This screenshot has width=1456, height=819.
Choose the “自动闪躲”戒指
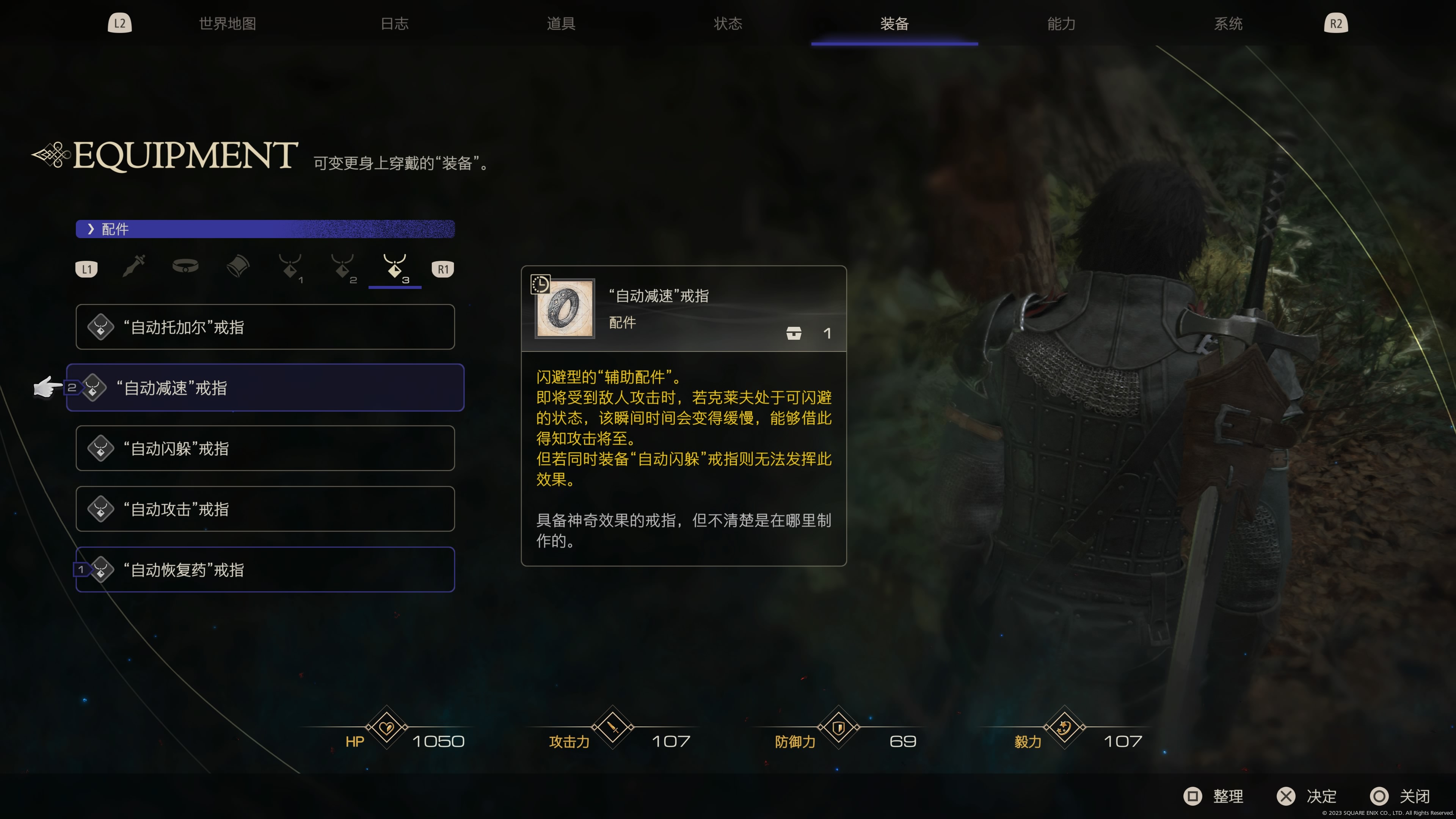pyautogui.click(x=265, y=448)
